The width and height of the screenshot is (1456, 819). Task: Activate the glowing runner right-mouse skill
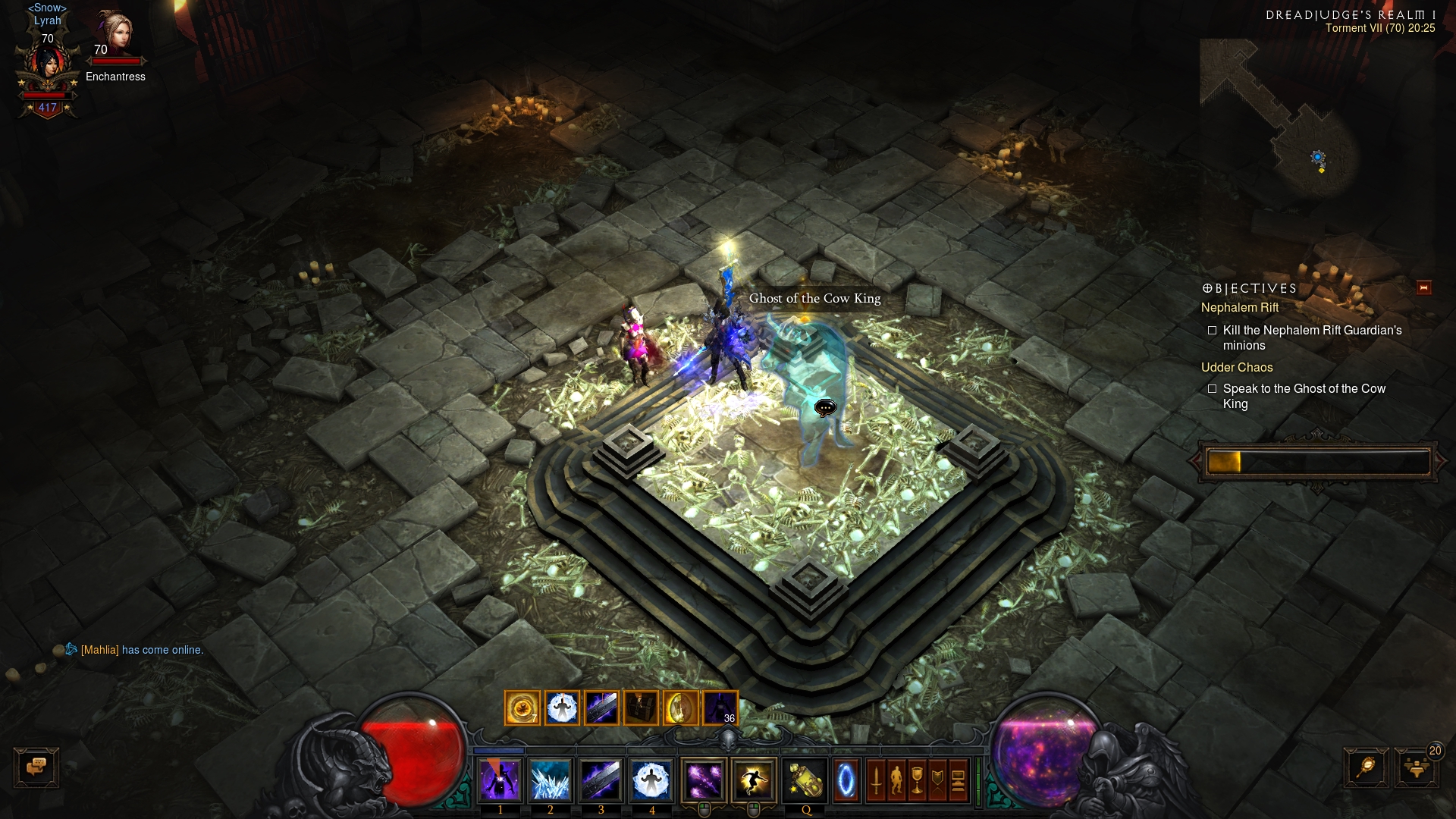pos(753,780)
